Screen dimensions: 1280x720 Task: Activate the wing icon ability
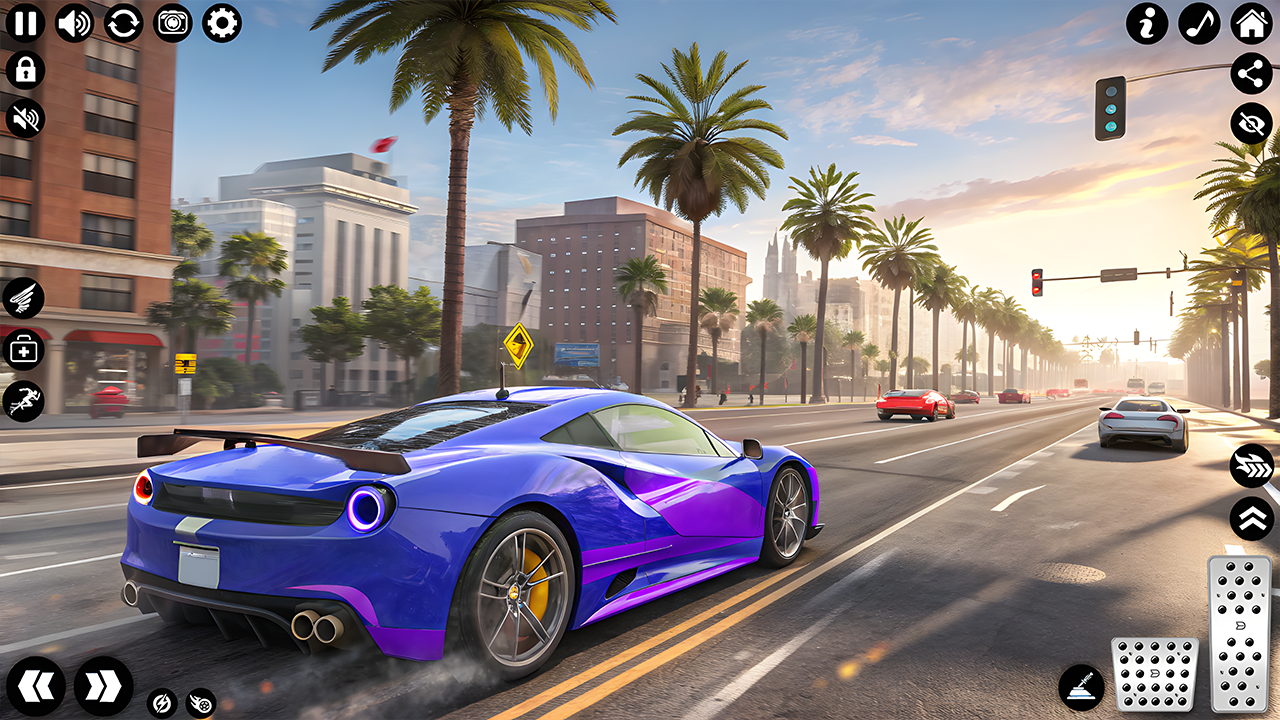point(23,297)
